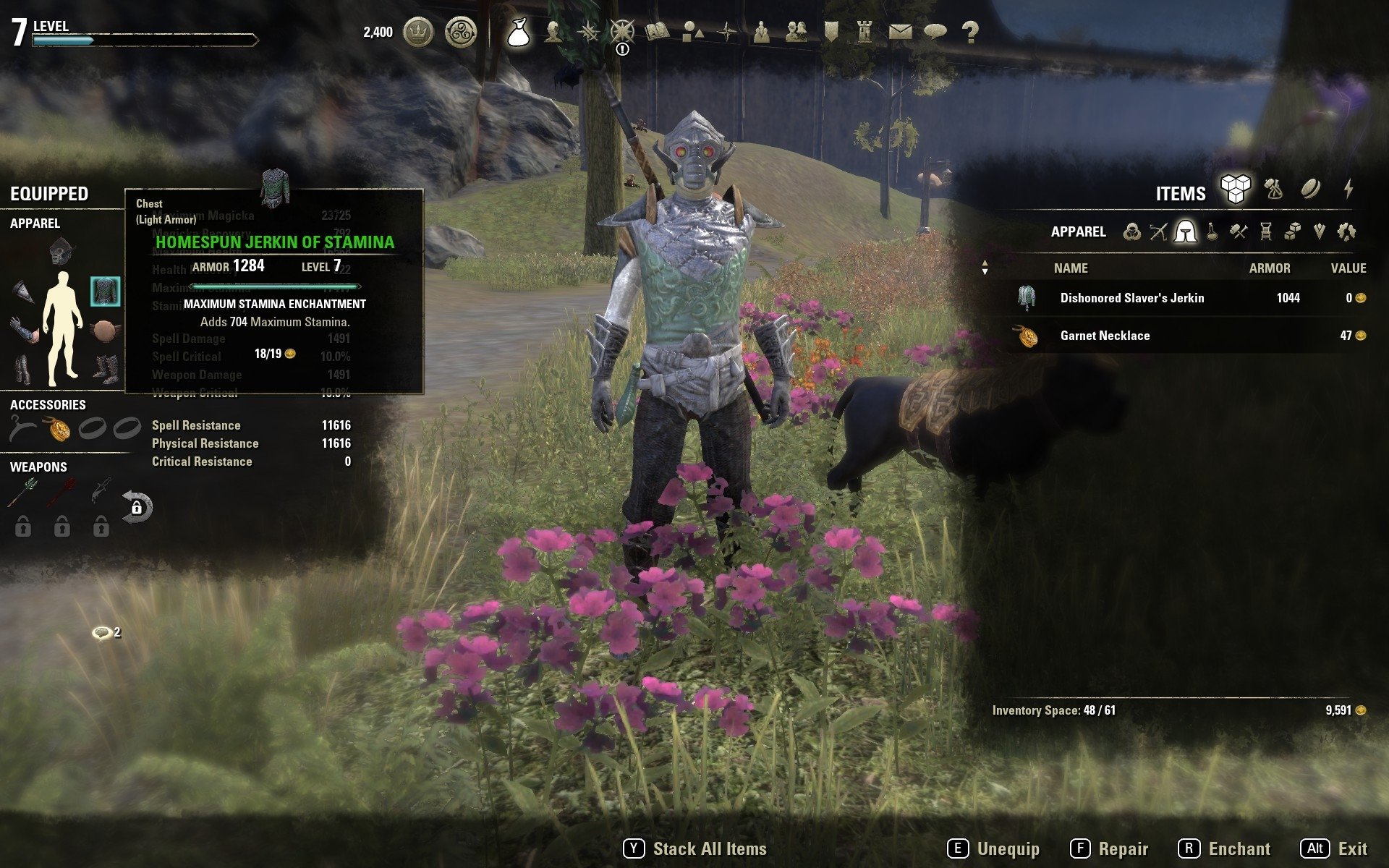
Task: Select the equipped helmet slot
Action: point(62,251)
